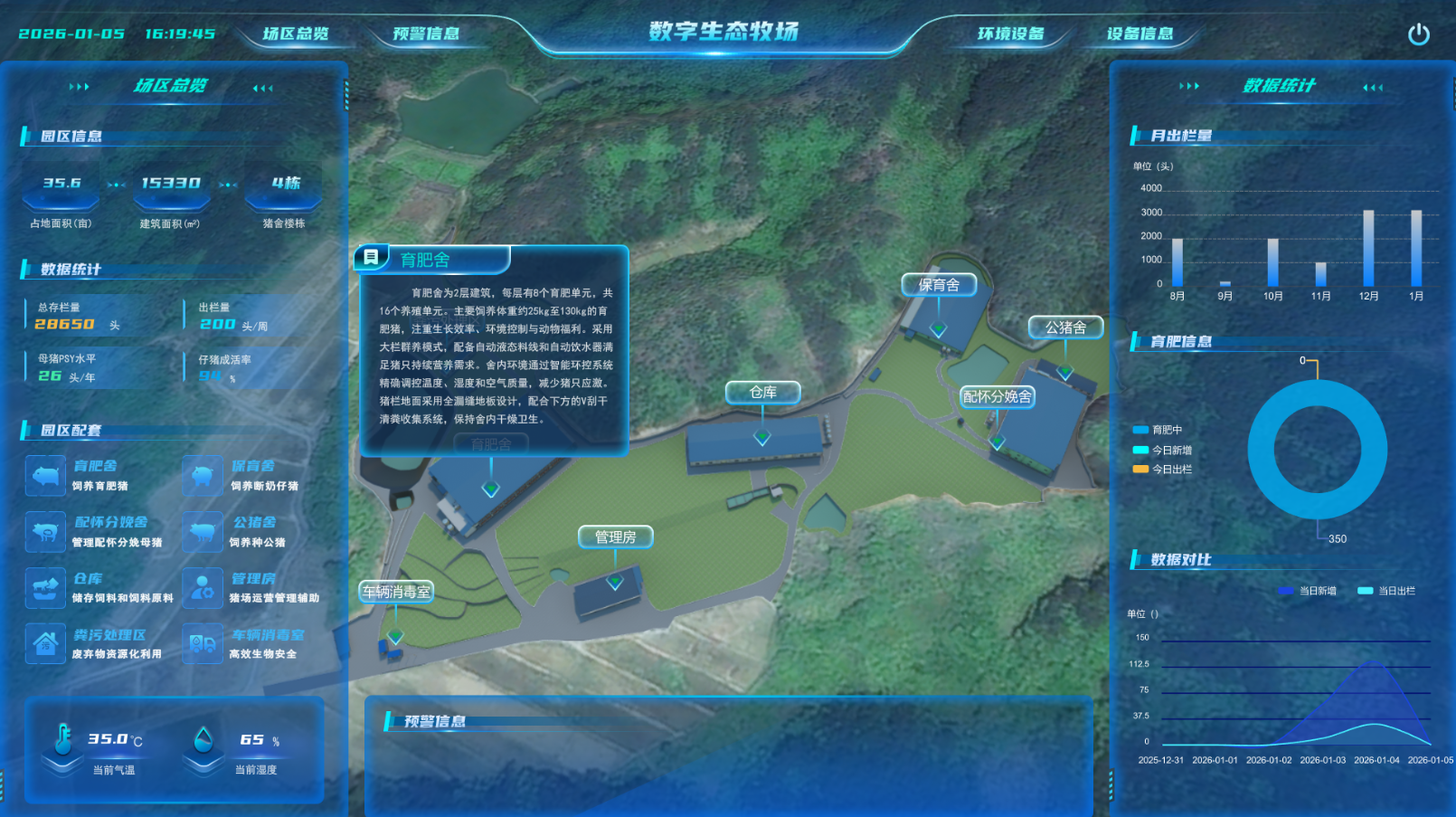Image resolution: width=1456 pixels, height=817 pixels.
Task: Select 公猪舍 in the 园区配套 list
Action: [254, 523]
